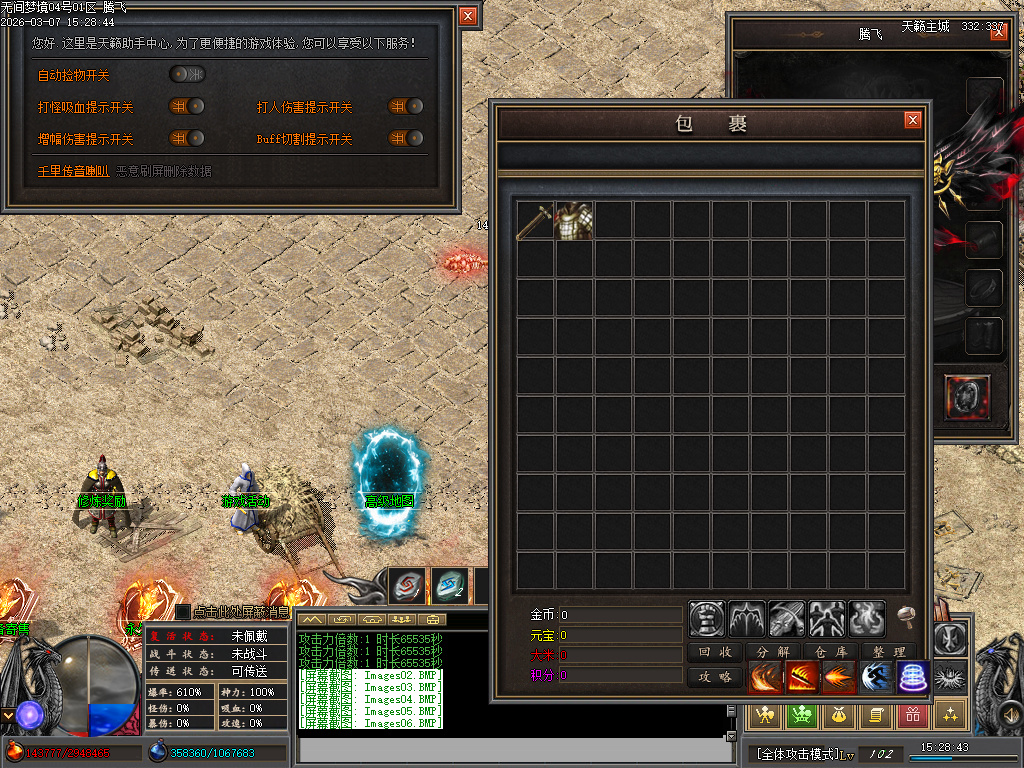Sort the bag with 整理
The height and width of the screenshot is (768, 1024).
(x=888, y=652)
